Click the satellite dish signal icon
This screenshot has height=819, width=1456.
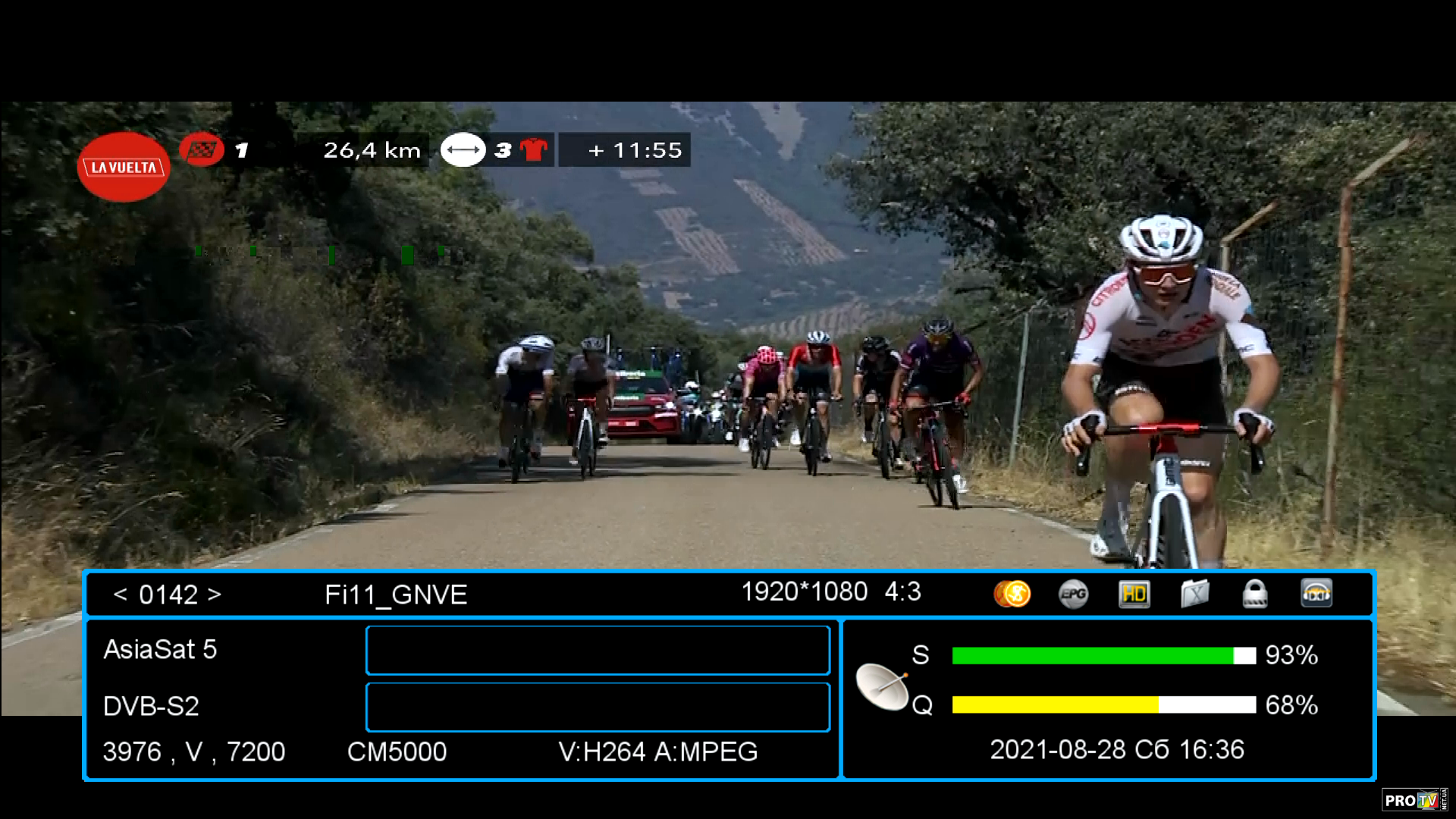click(882, 686)
